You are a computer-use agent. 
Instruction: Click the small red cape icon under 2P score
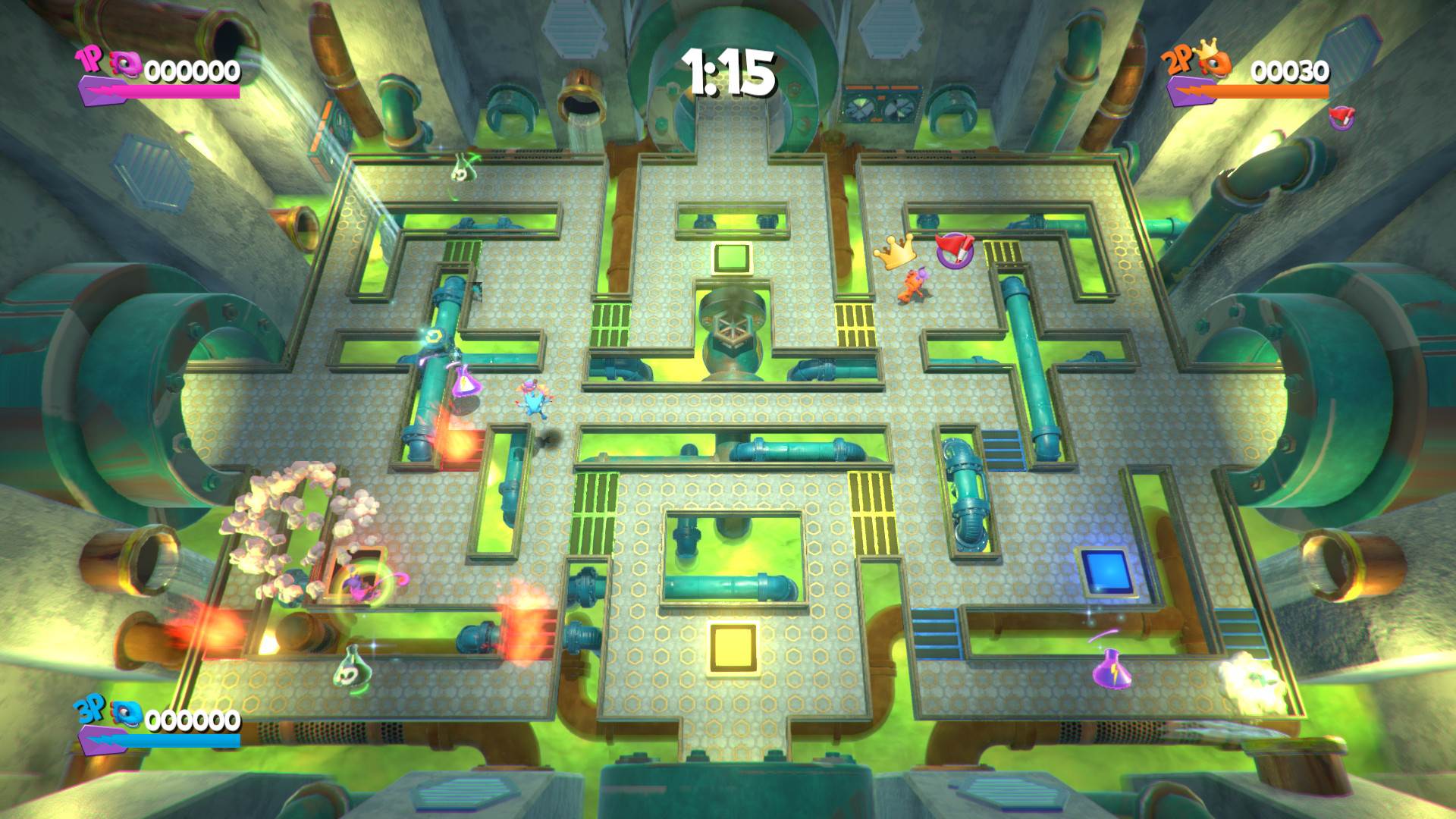coord(1339,115)
